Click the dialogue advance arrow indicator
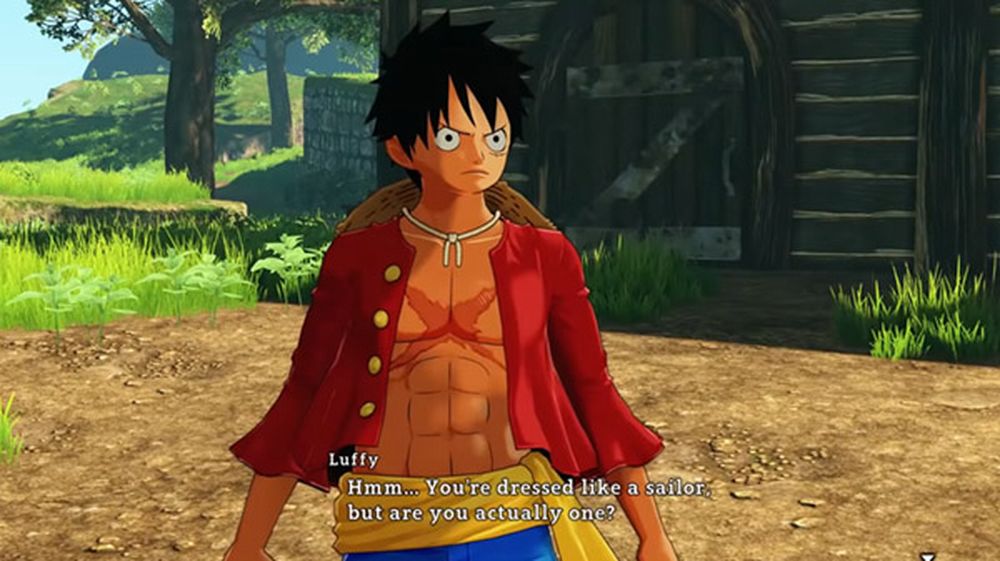 coord(928,555)
